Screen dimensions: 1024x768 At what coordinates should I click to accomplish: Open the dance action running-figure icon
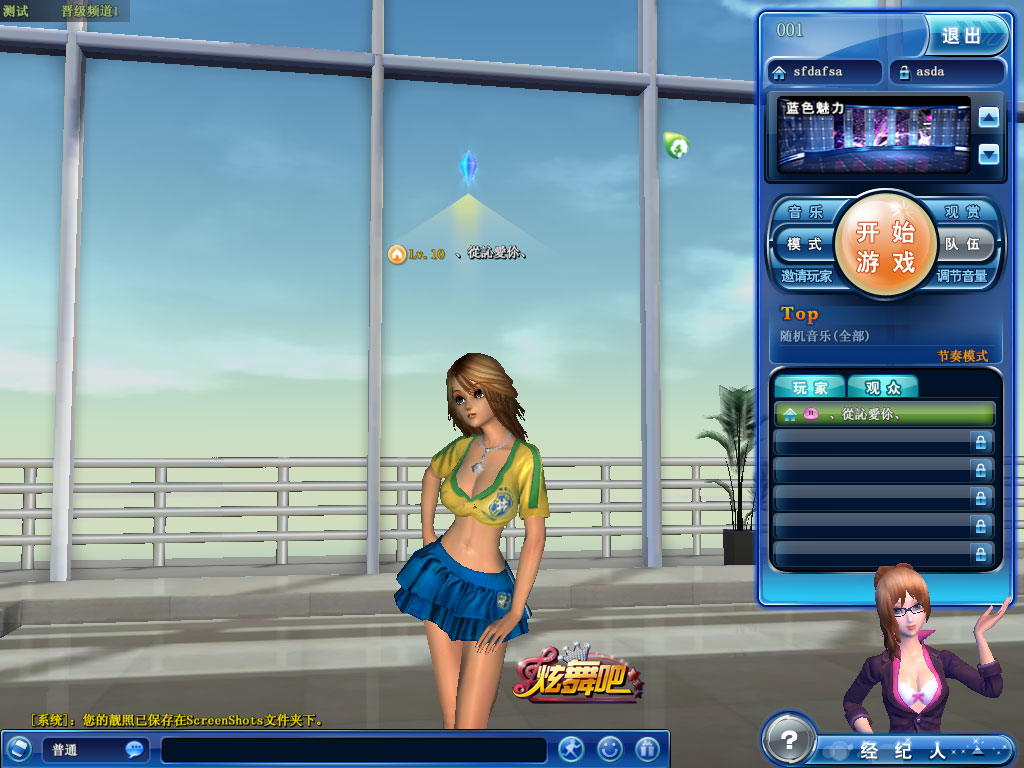click(x=571, y=748)
